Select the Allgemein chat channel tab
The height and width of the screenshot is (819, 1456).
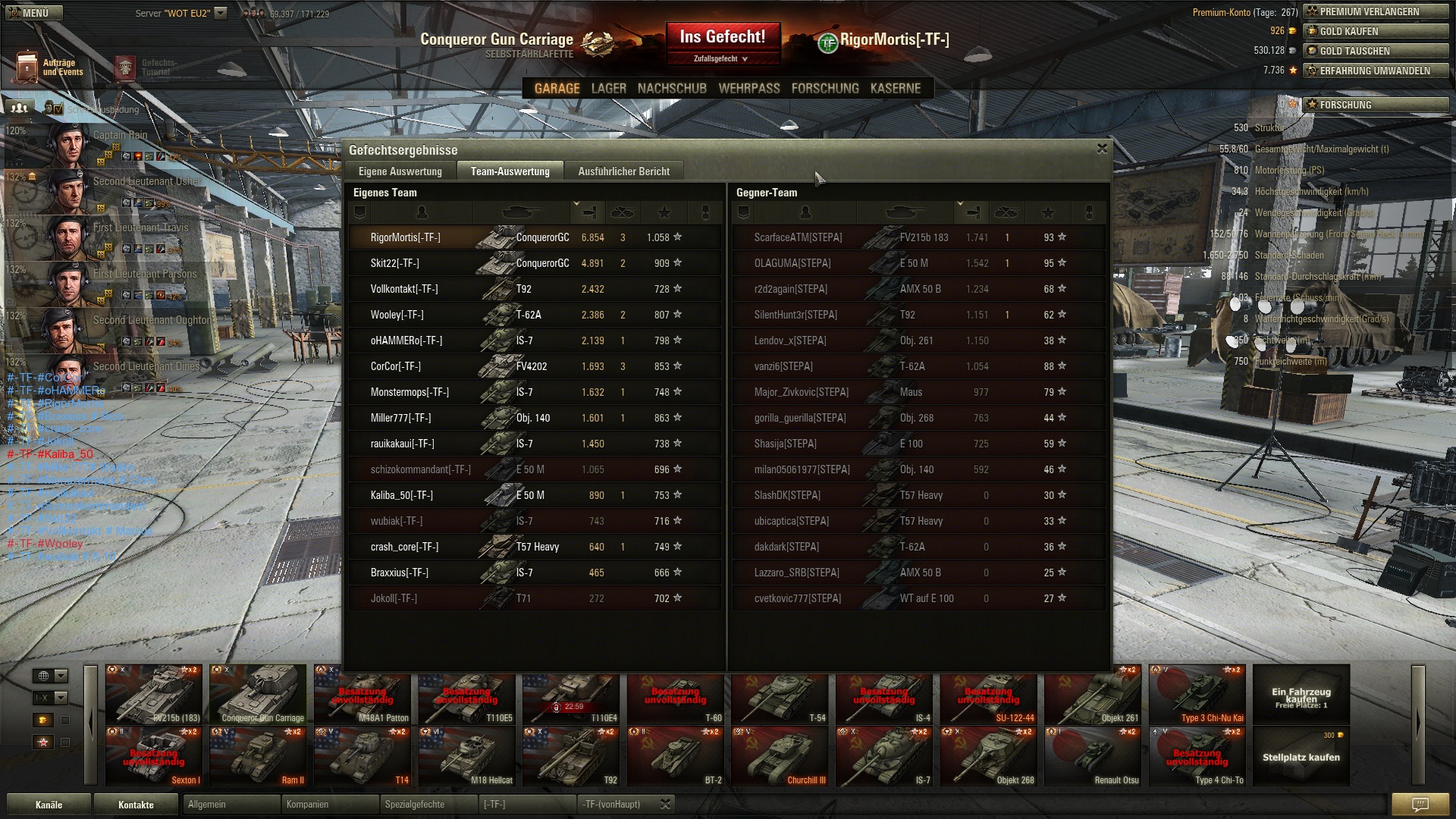point(231,805)
